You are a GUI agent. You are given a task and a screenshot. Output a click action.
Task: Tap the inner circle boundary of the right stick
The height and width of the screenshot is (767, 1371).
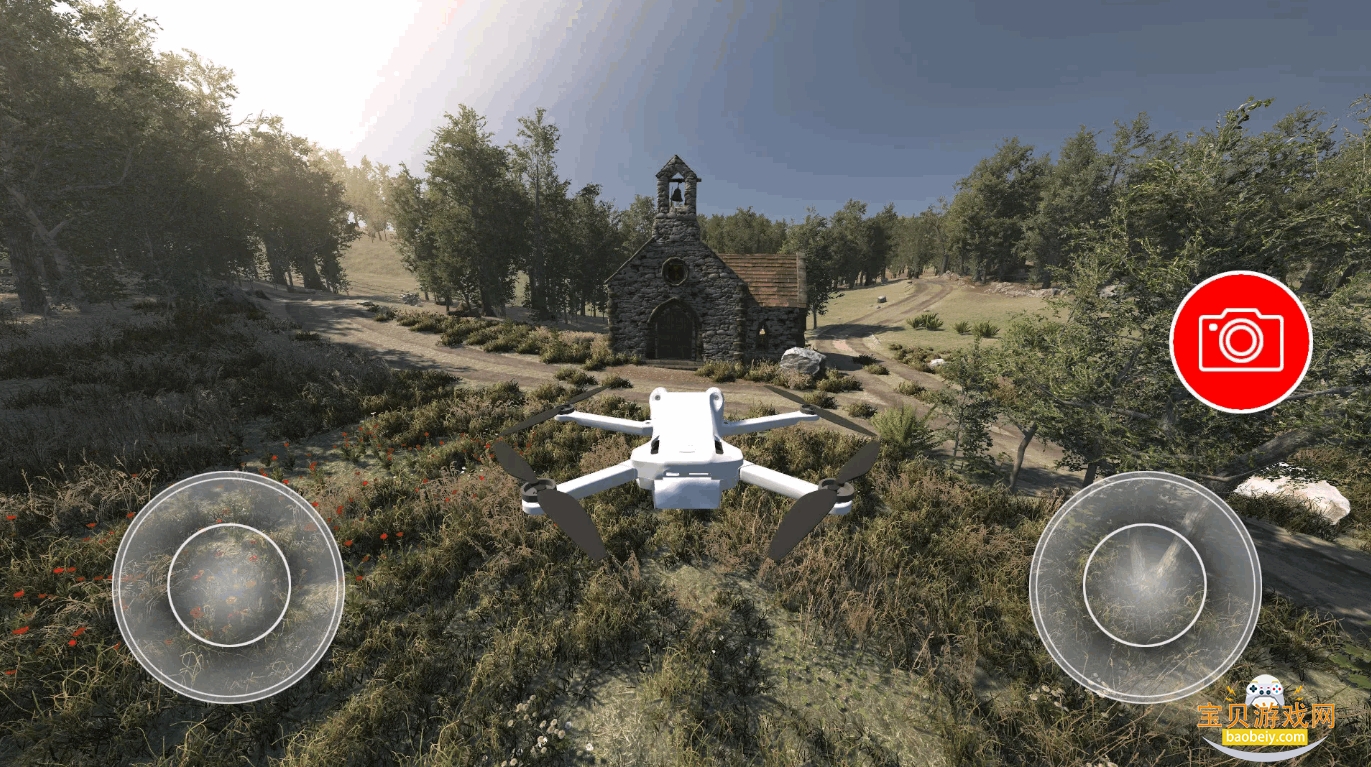(1148, 523)
